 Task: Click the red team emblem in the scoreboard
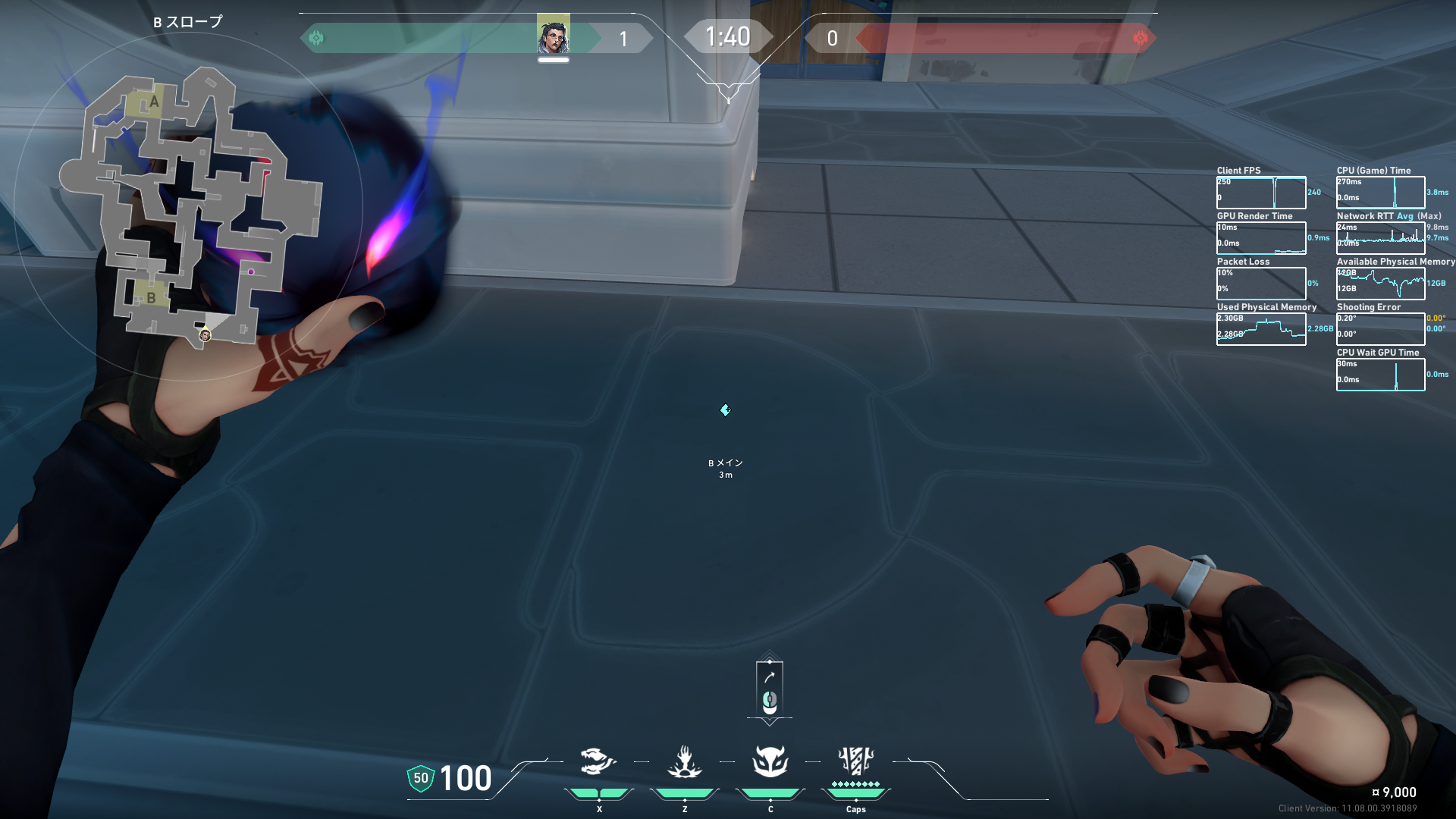pos(1140,38)
